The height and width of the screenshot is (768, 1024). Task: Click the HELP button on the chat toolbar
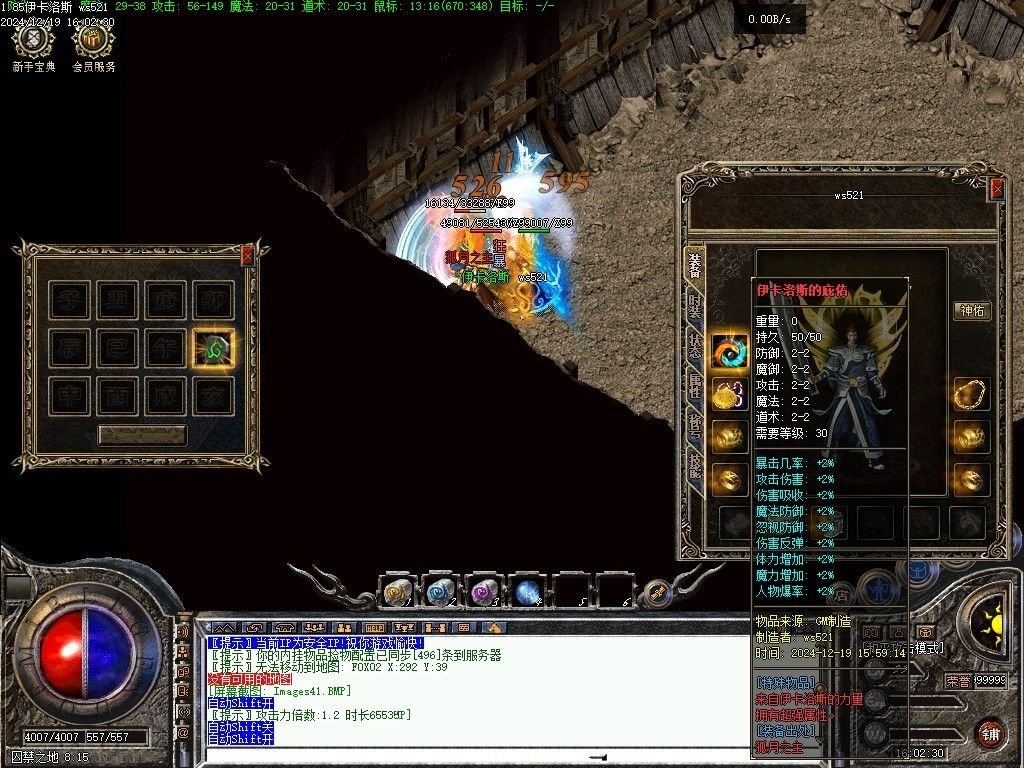pos(374,628)
